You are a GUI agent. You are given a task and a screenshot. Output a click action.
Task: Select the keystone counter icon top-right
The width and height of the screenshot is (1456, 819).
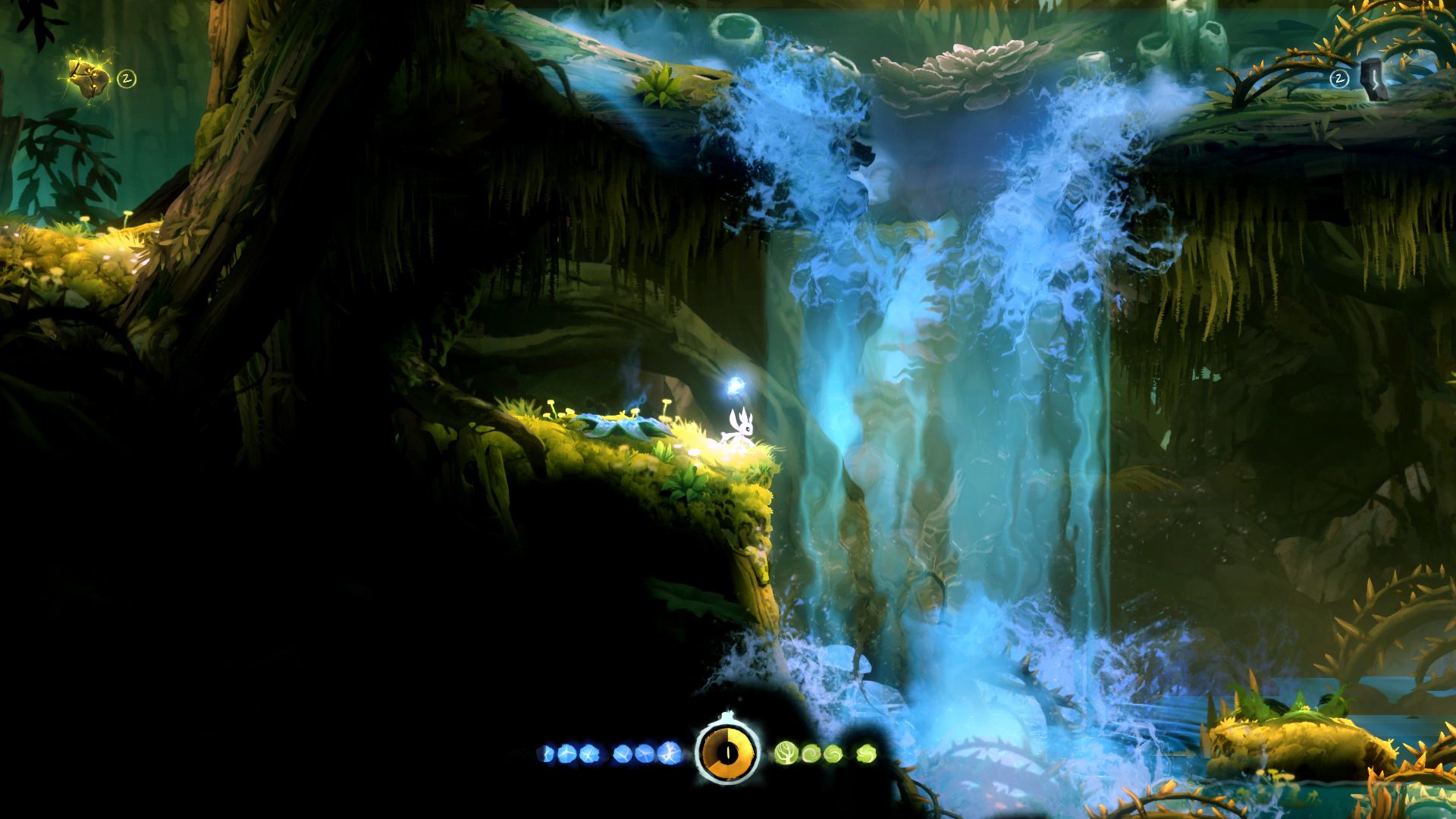pos(1339,78)
